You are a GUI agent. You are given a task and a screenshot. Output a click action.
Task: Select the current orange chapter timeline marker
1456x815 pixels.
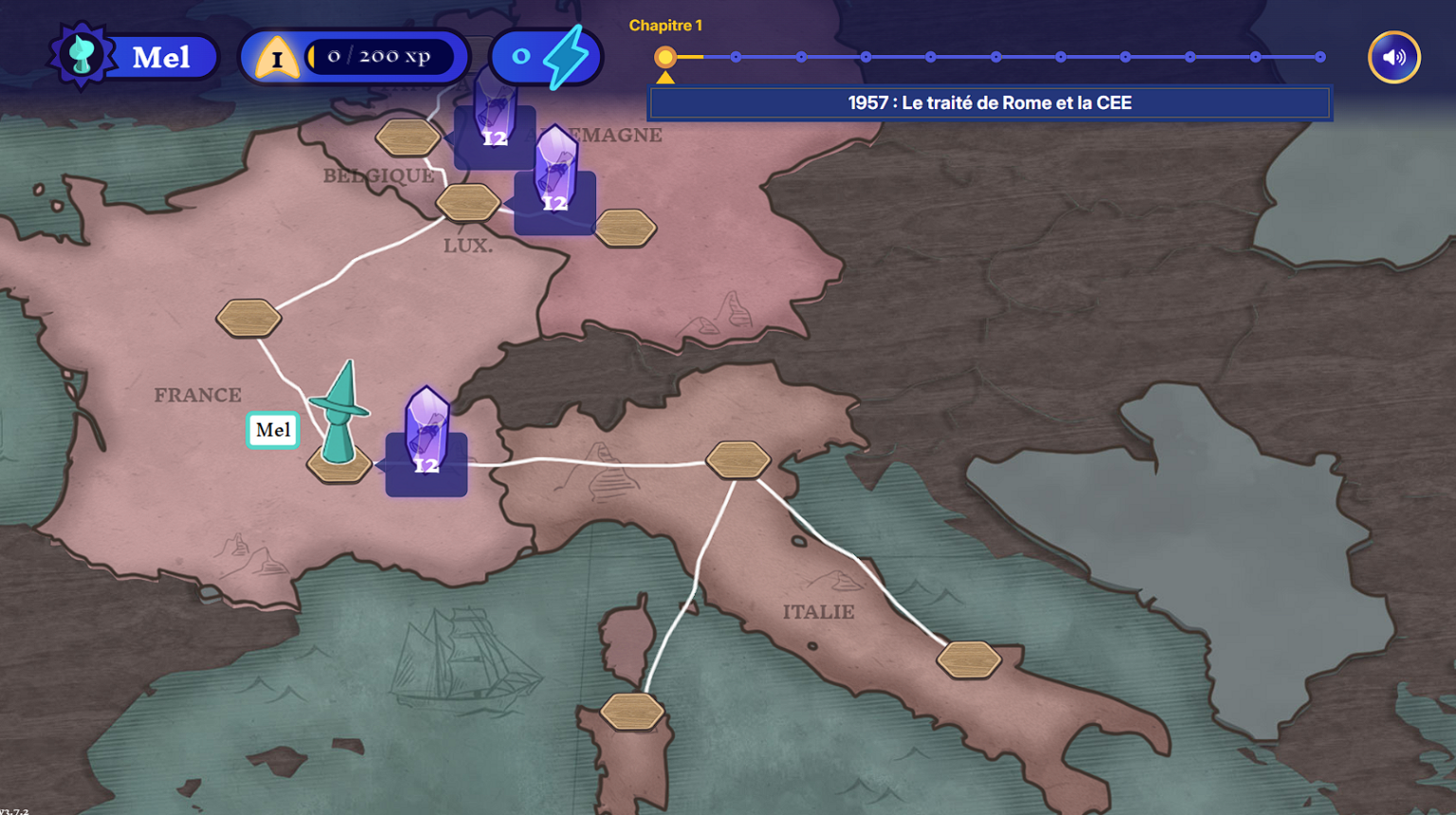point(665,57)
